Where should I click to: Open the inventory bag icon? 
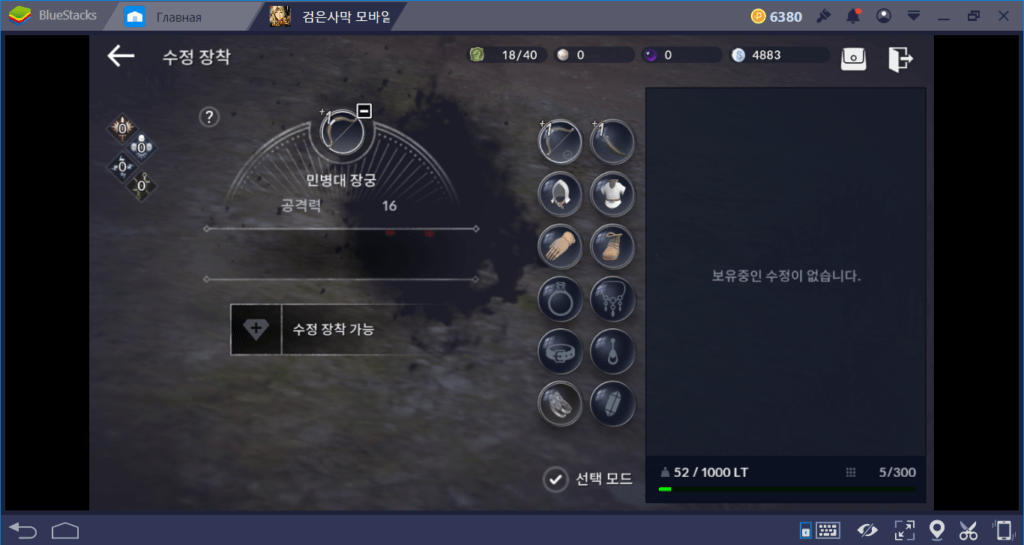(x=853, y=58)
